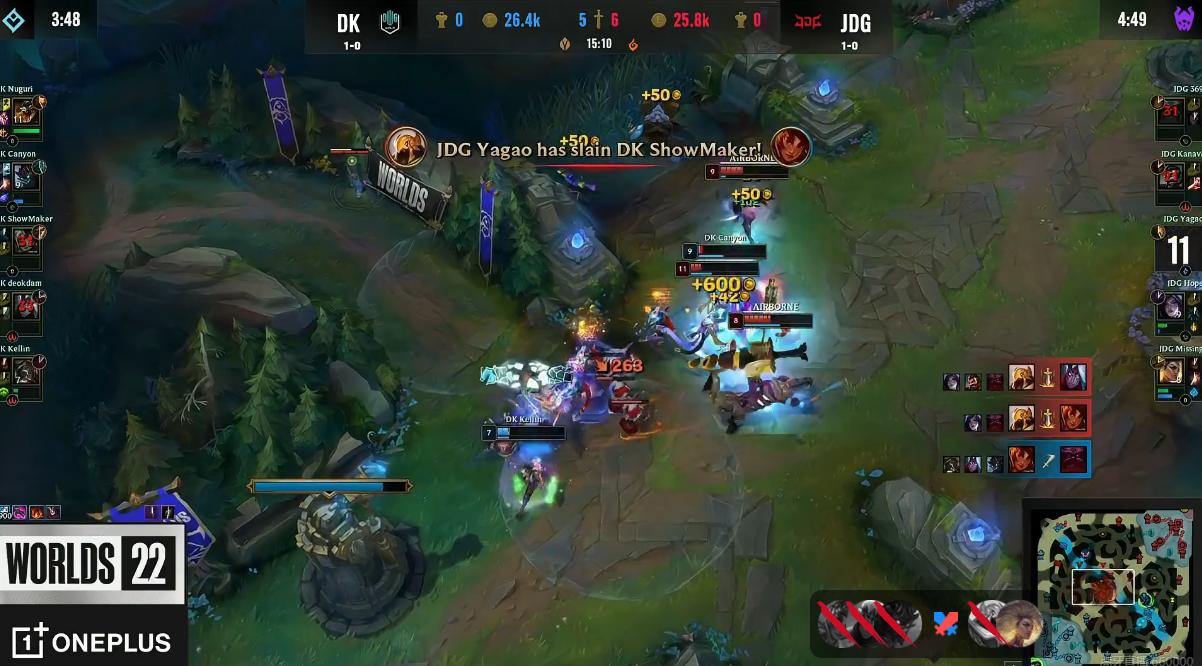
Task: Click the Yagao slain ShowMaker announcement banner
Action: (598, 149)
